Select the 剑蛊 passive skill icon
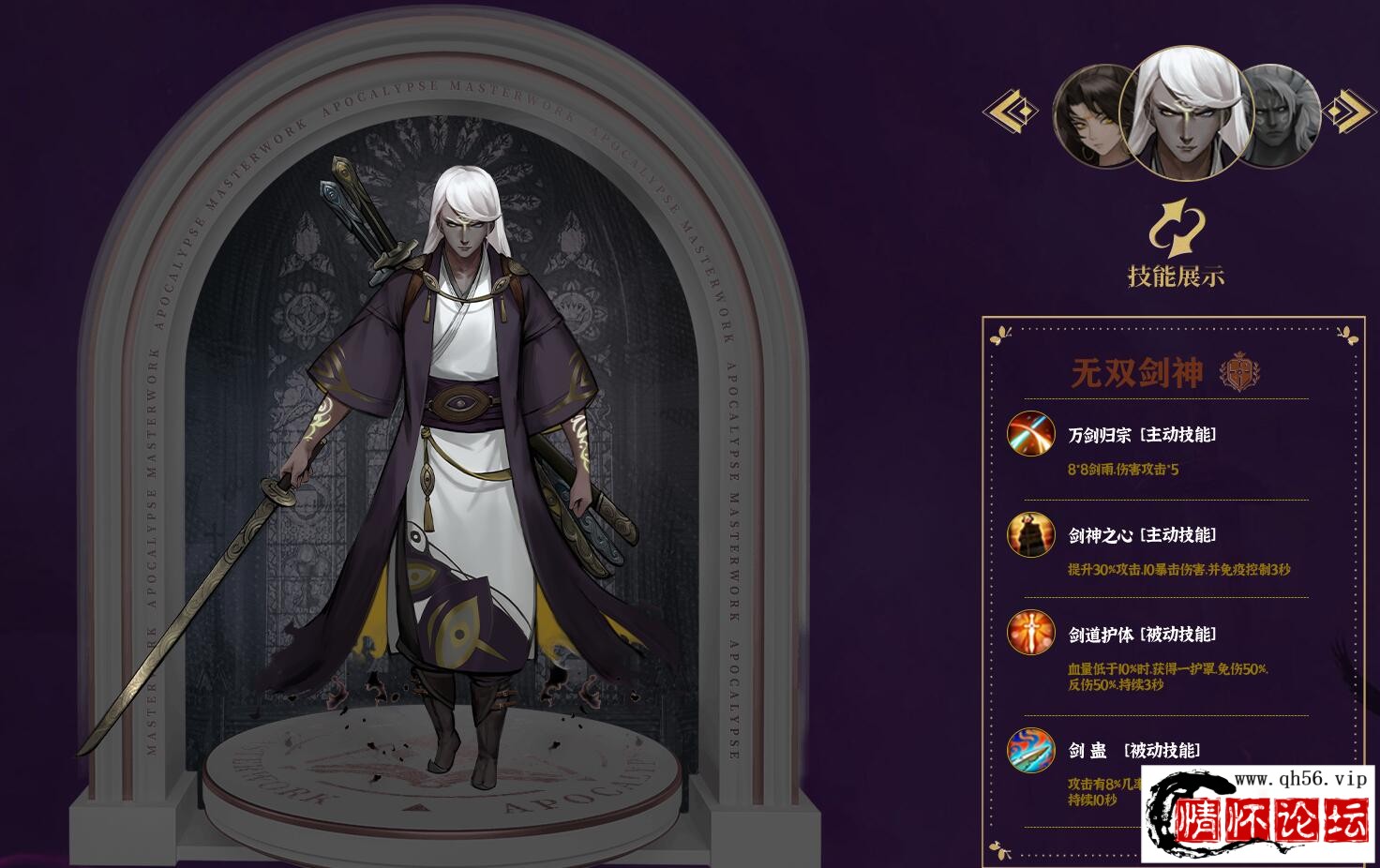1380x868 pixels. pos(1031,751)
